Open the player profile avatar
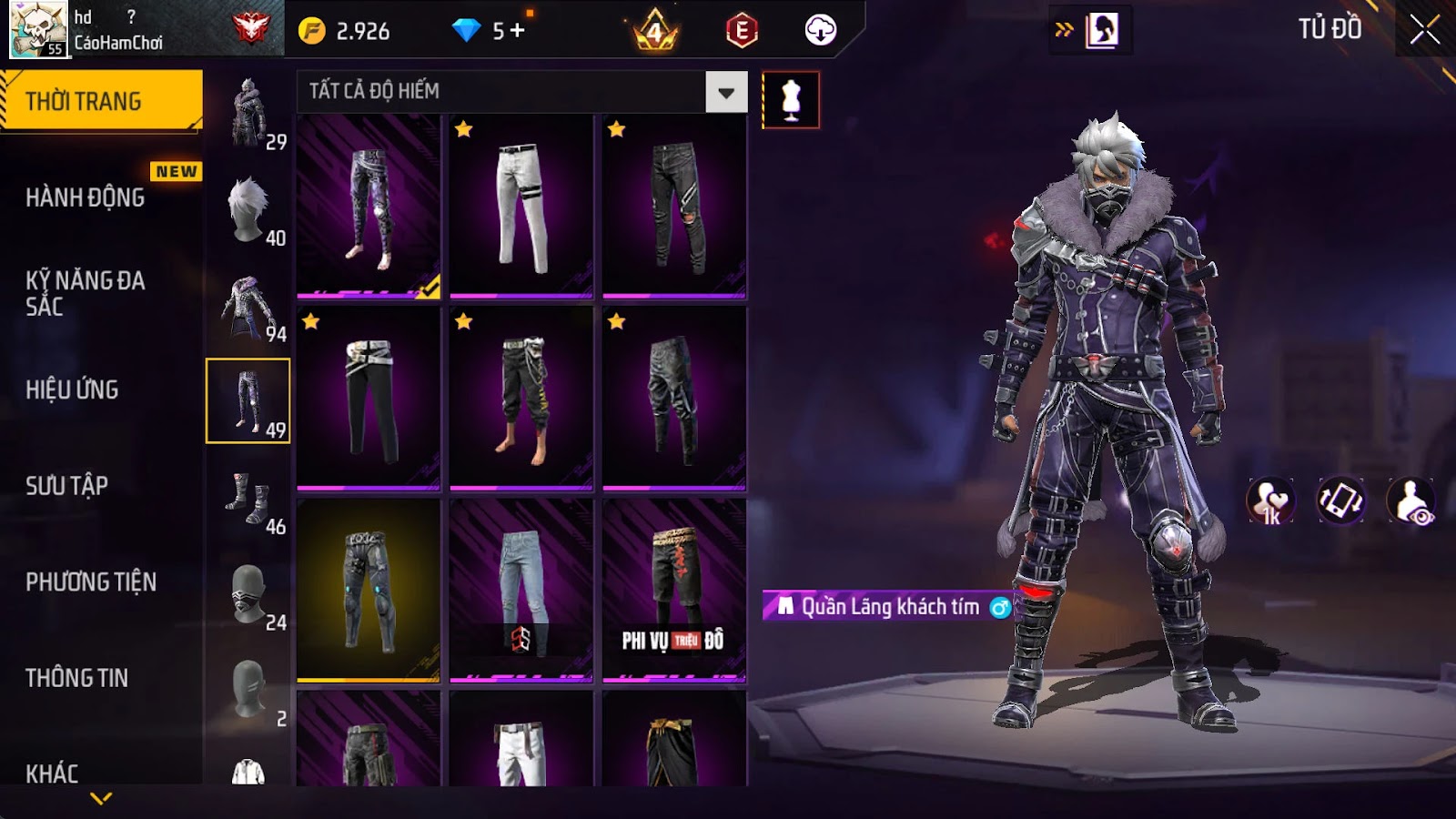This screenshot has width=1456, height=819. pyautogui.click(x=38, y=29)
